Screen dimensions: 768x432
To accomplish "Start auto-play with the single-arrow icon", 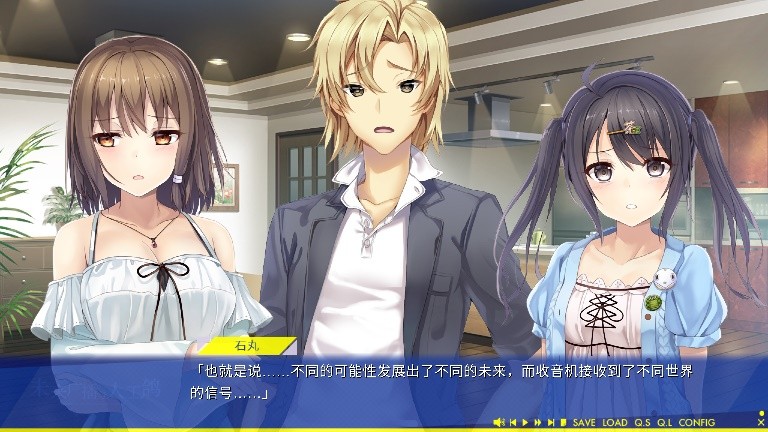I will tap(526, 423).
